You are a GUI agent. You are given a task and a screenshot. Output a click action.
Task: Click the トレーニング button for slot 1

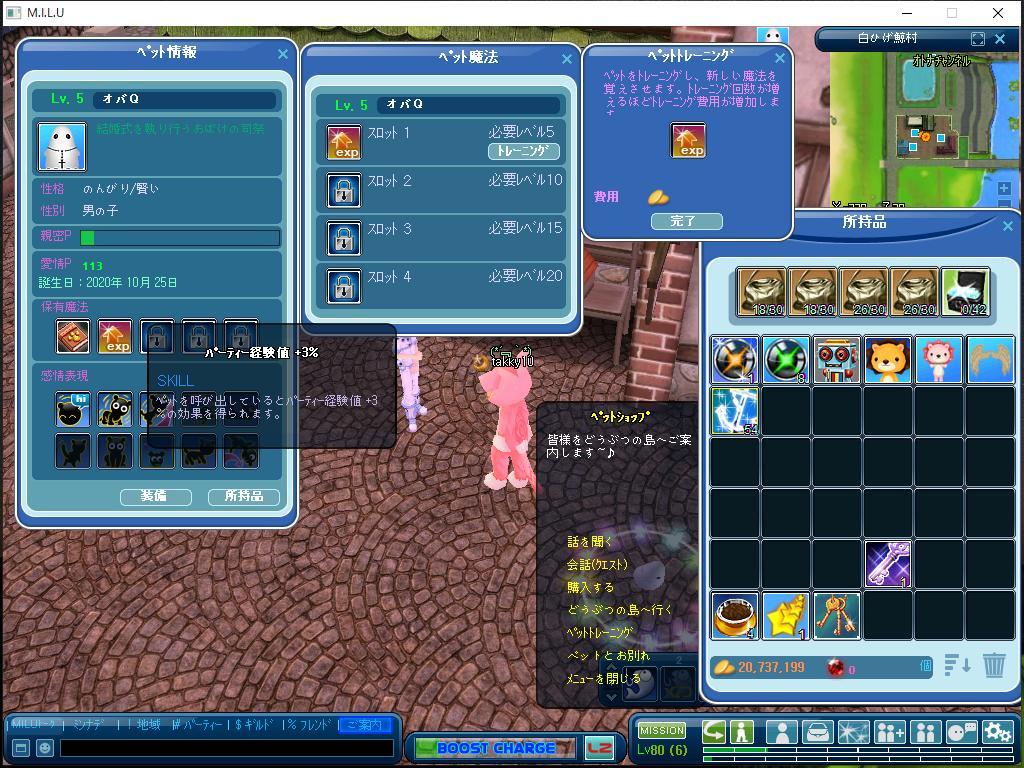[x=523, y=151]
